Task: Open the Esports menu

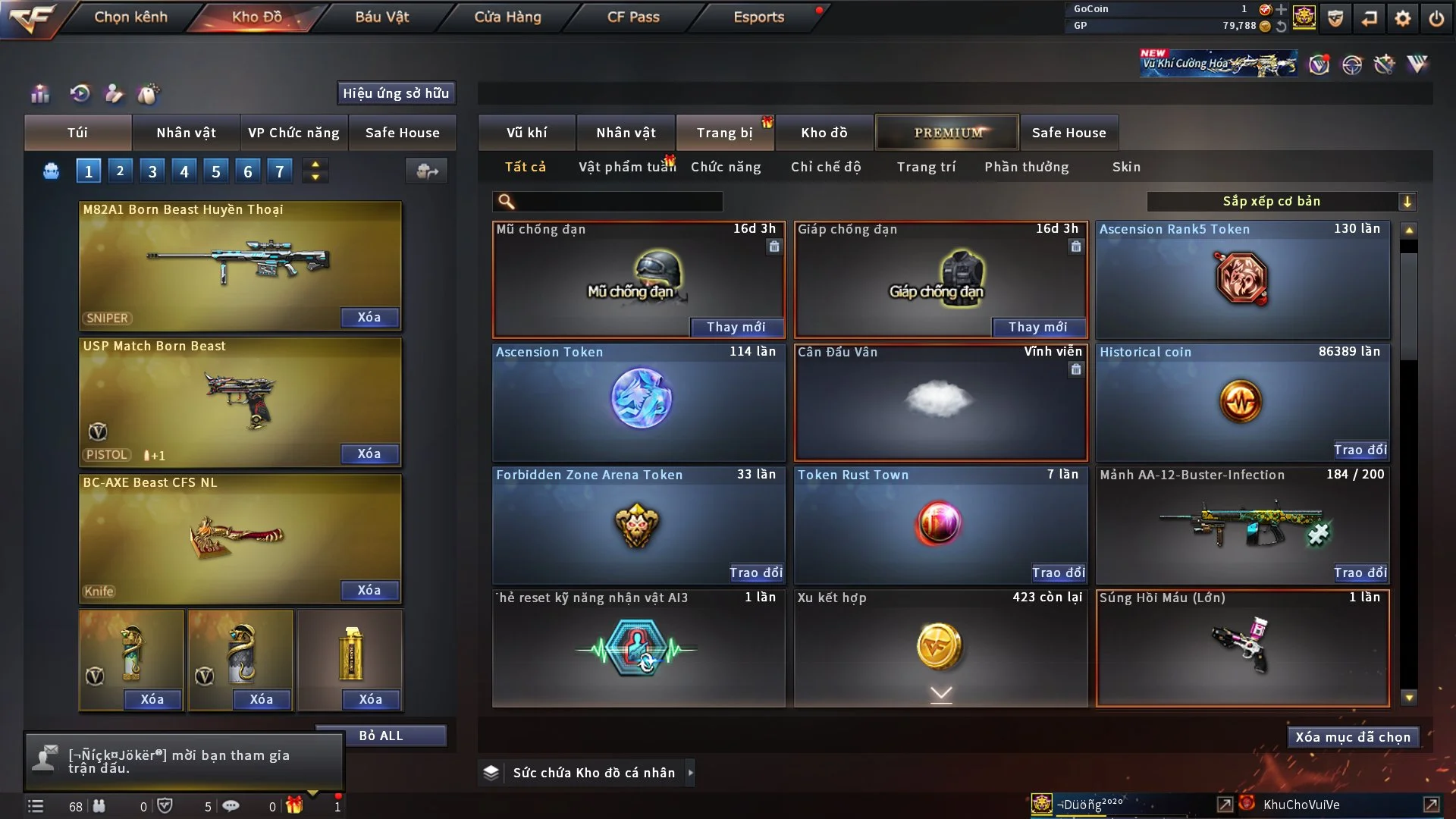Action: (x=758, y=17)
